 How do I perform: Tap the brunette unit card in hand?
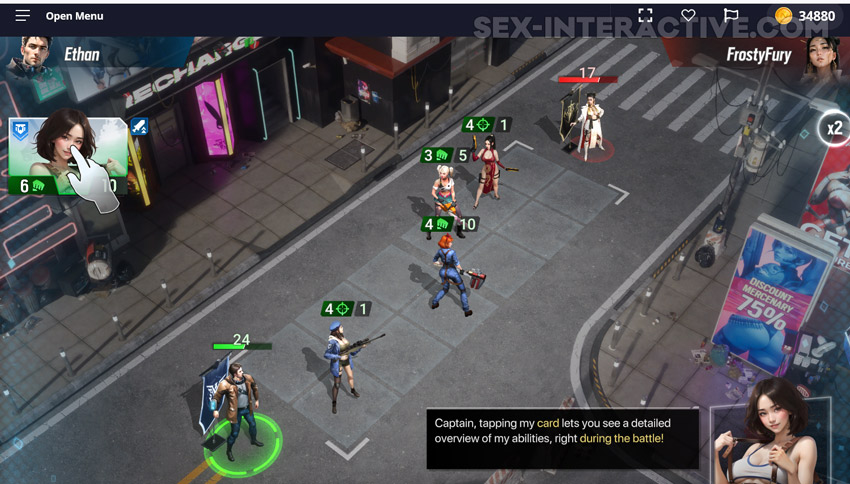pyautogui.click(x=68, y=155)
